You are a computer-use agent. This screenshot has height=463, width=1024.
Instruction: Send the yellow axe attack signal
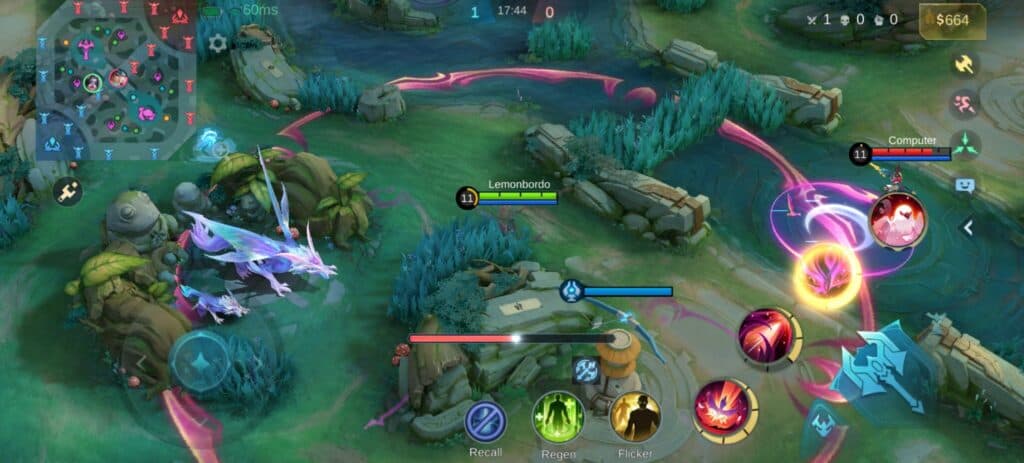[965, 63]
